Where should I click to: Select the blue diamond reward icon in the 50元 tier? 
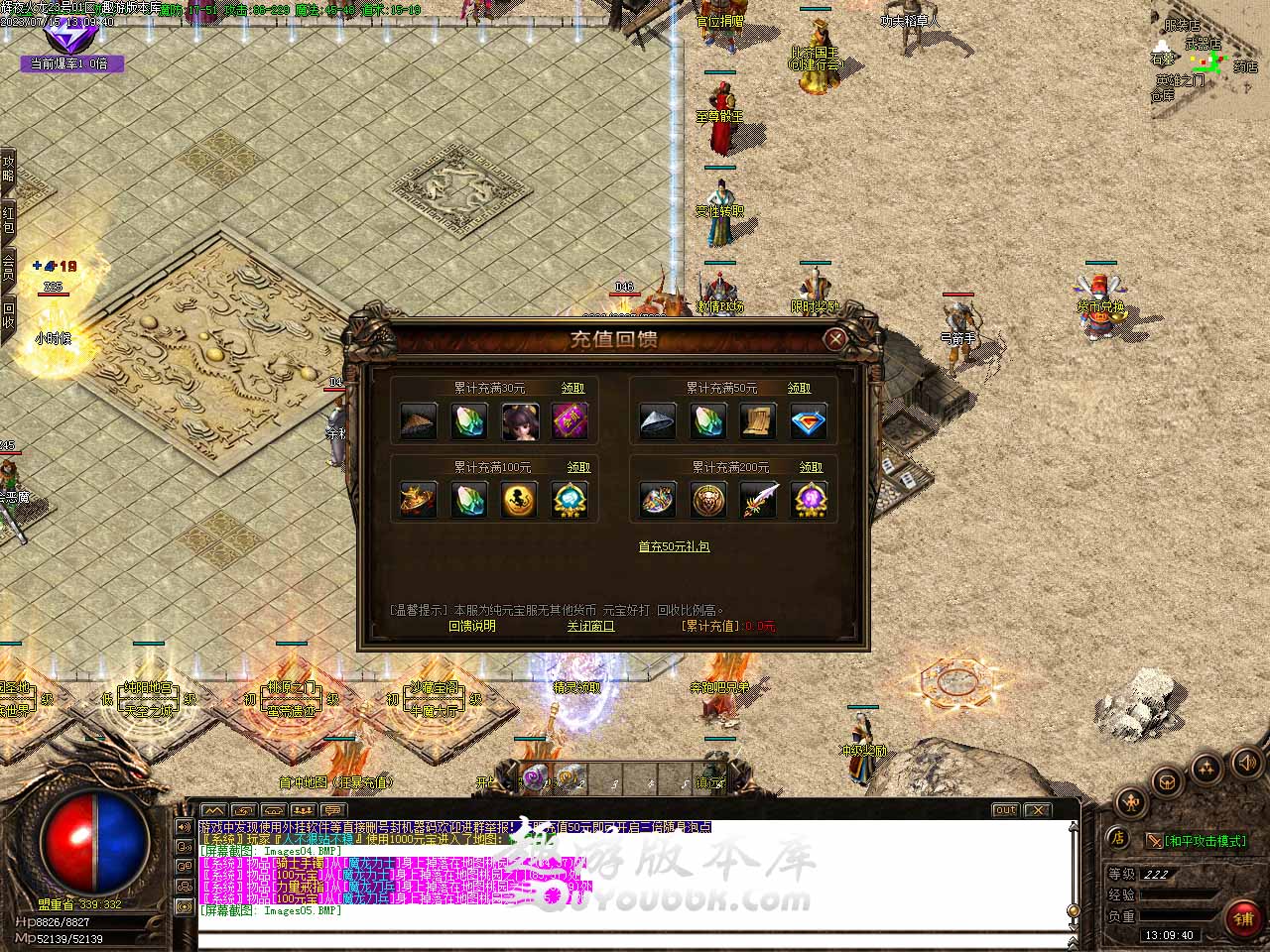(809, 421)
